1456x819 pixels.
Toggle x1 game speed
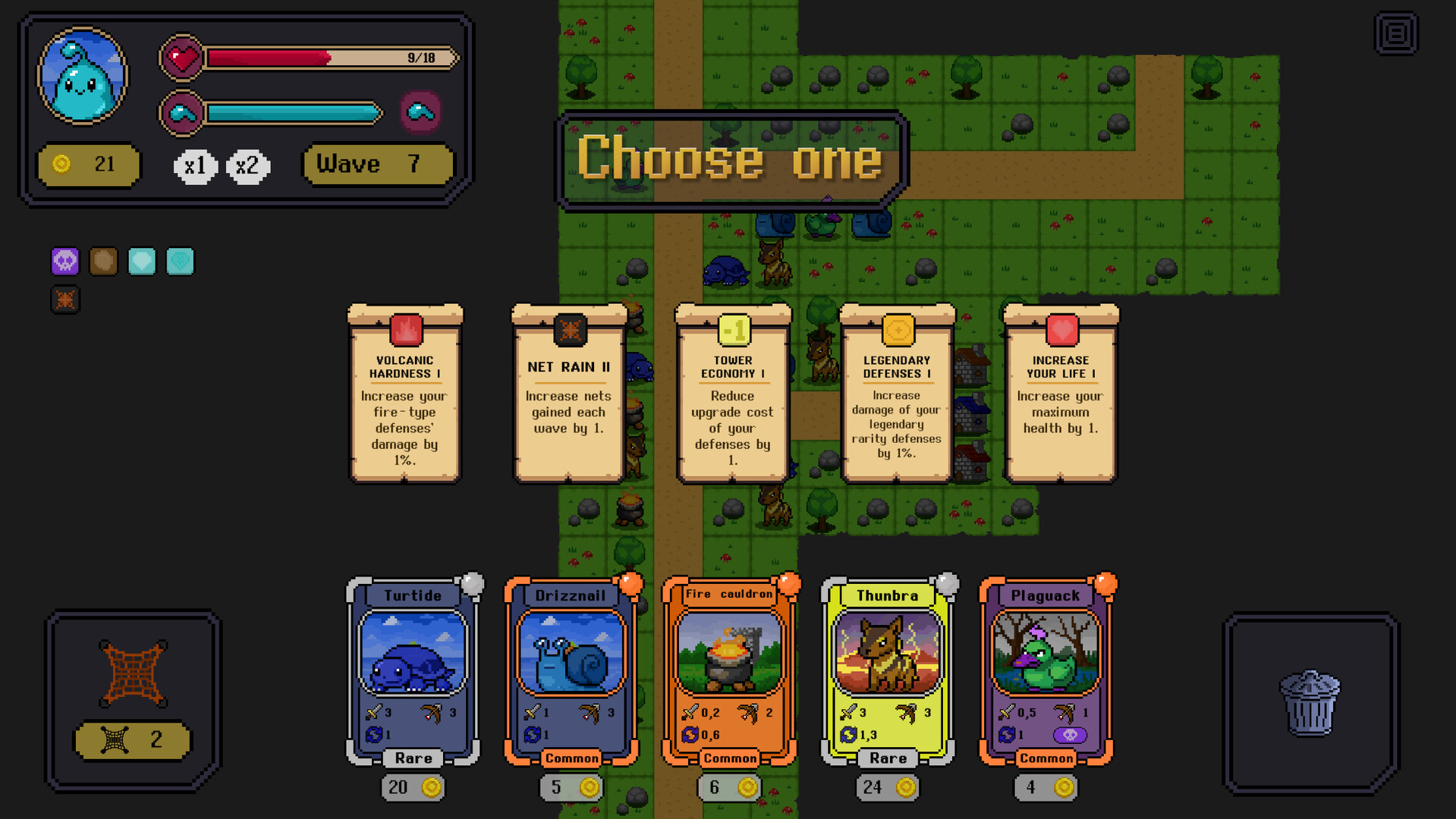[x=196, y=165]
